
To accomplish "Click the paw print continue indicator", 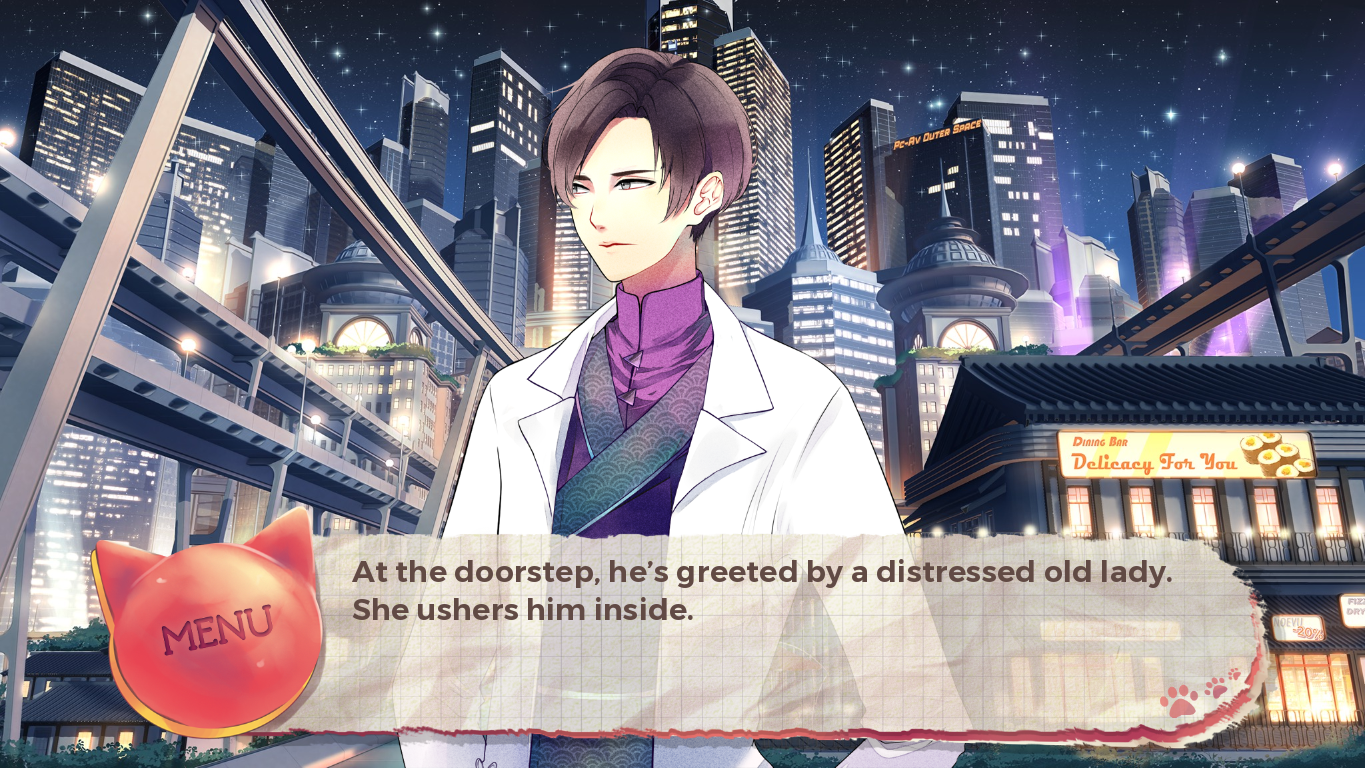I will click(x=1199, y=694).
